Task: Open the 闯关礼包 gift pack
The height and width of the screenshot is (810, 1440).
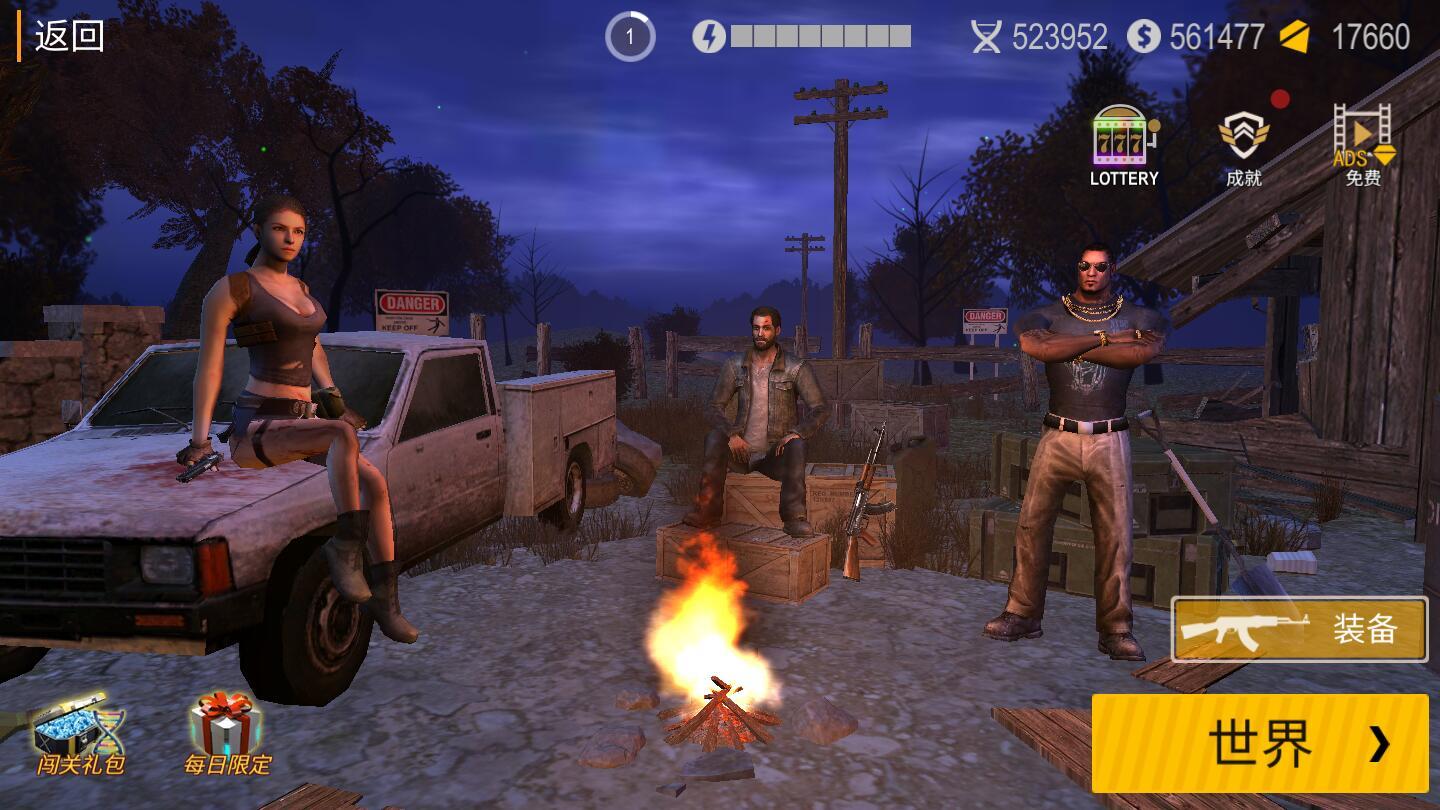Action: (80, 733)
